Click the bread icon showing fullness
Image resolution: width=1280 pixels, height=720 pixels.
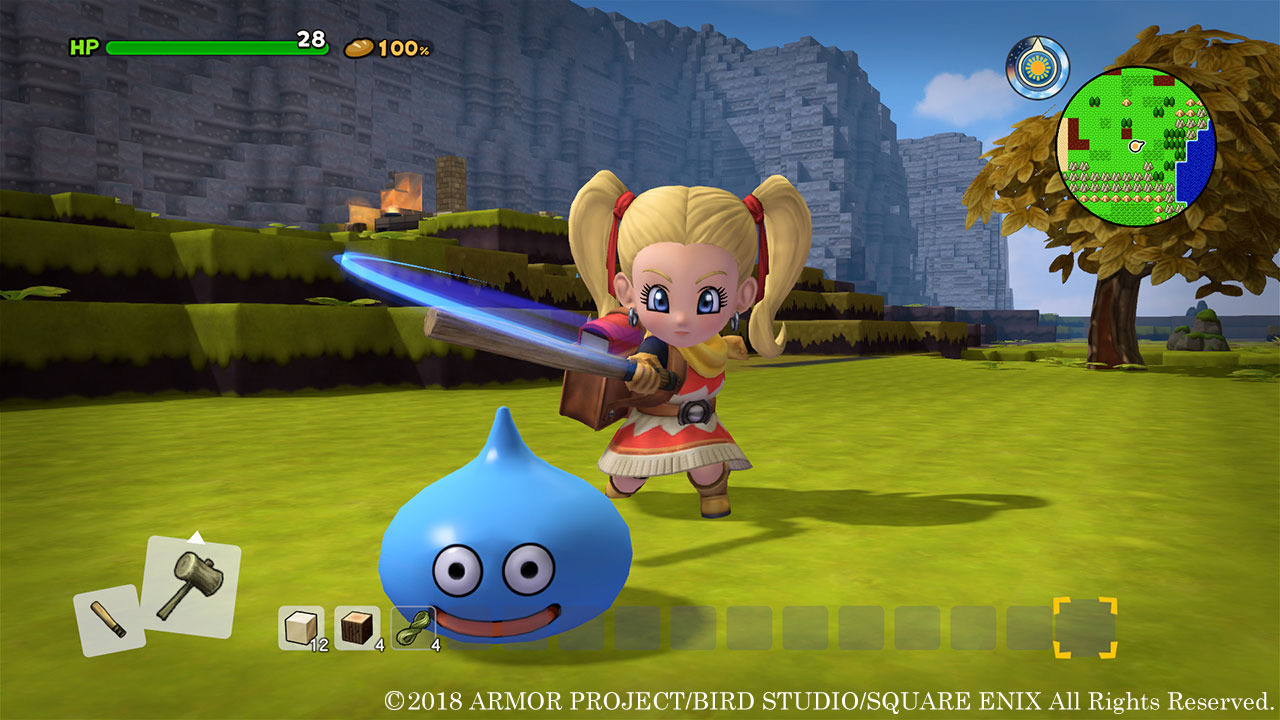tap(360, 46)
